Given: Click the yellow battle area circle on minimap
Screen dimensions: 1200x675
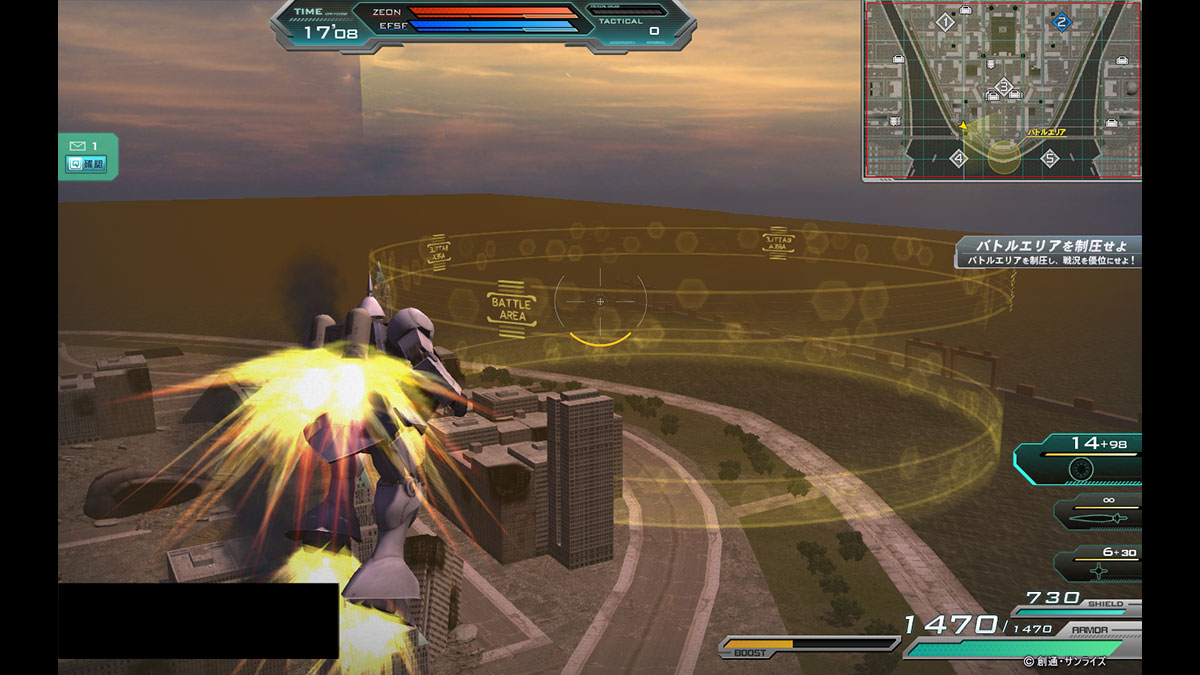Looking at the screenshot, I should tap(1004, 157).
